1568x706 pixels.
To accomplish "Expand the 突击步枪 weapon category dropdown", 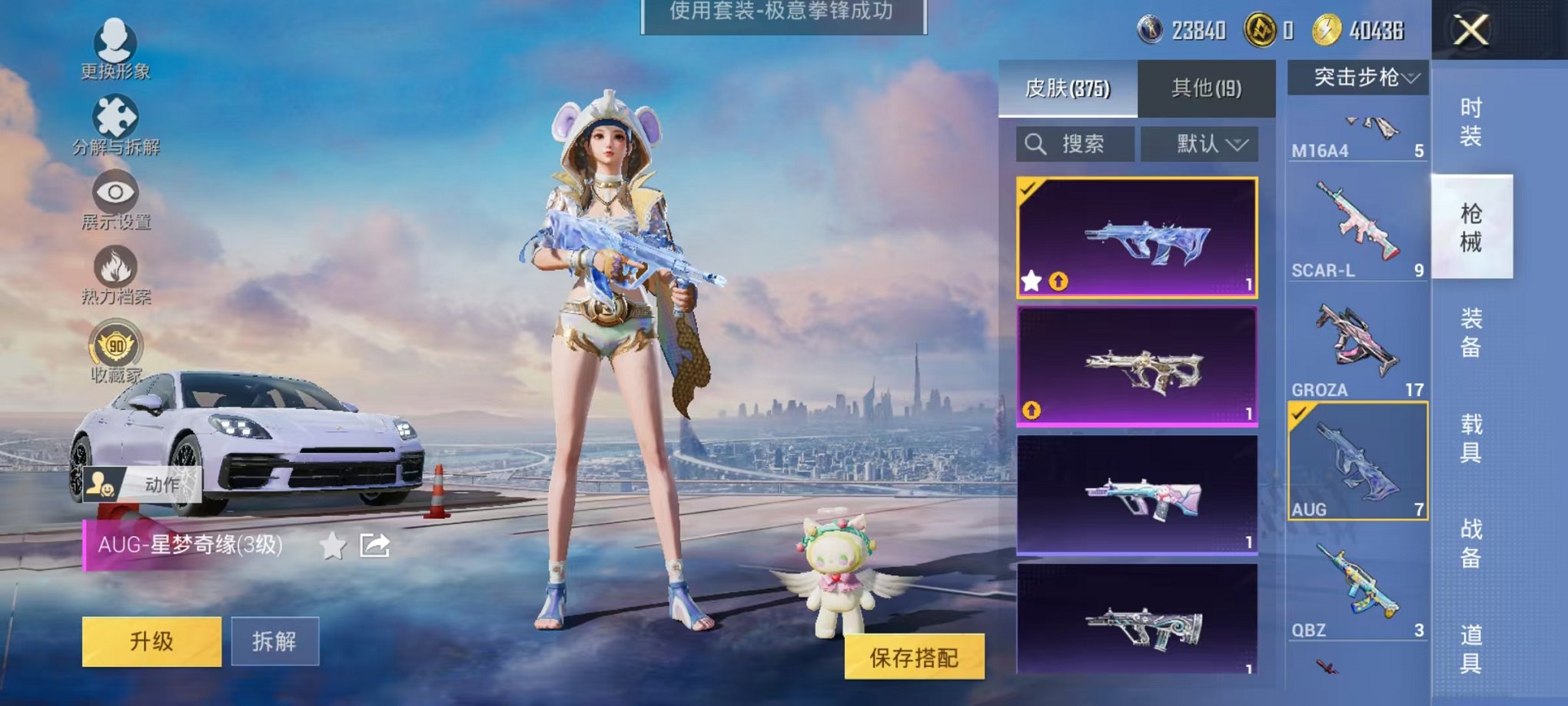I will pyautogui.click(x=1362, y=76).
